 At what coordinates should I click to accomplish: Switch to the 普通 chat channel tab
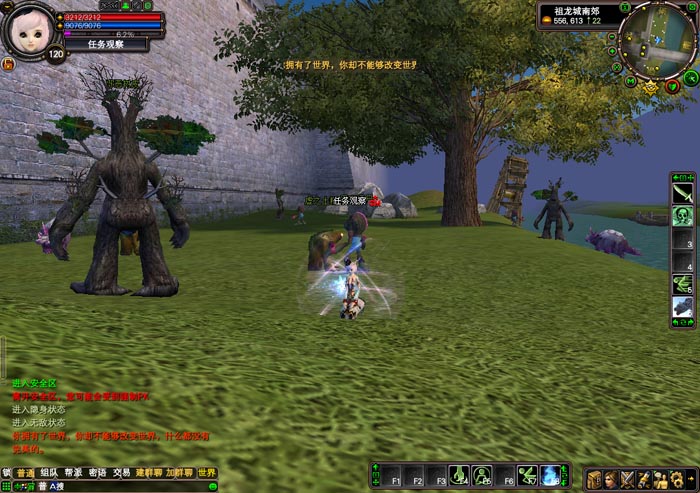25,473
